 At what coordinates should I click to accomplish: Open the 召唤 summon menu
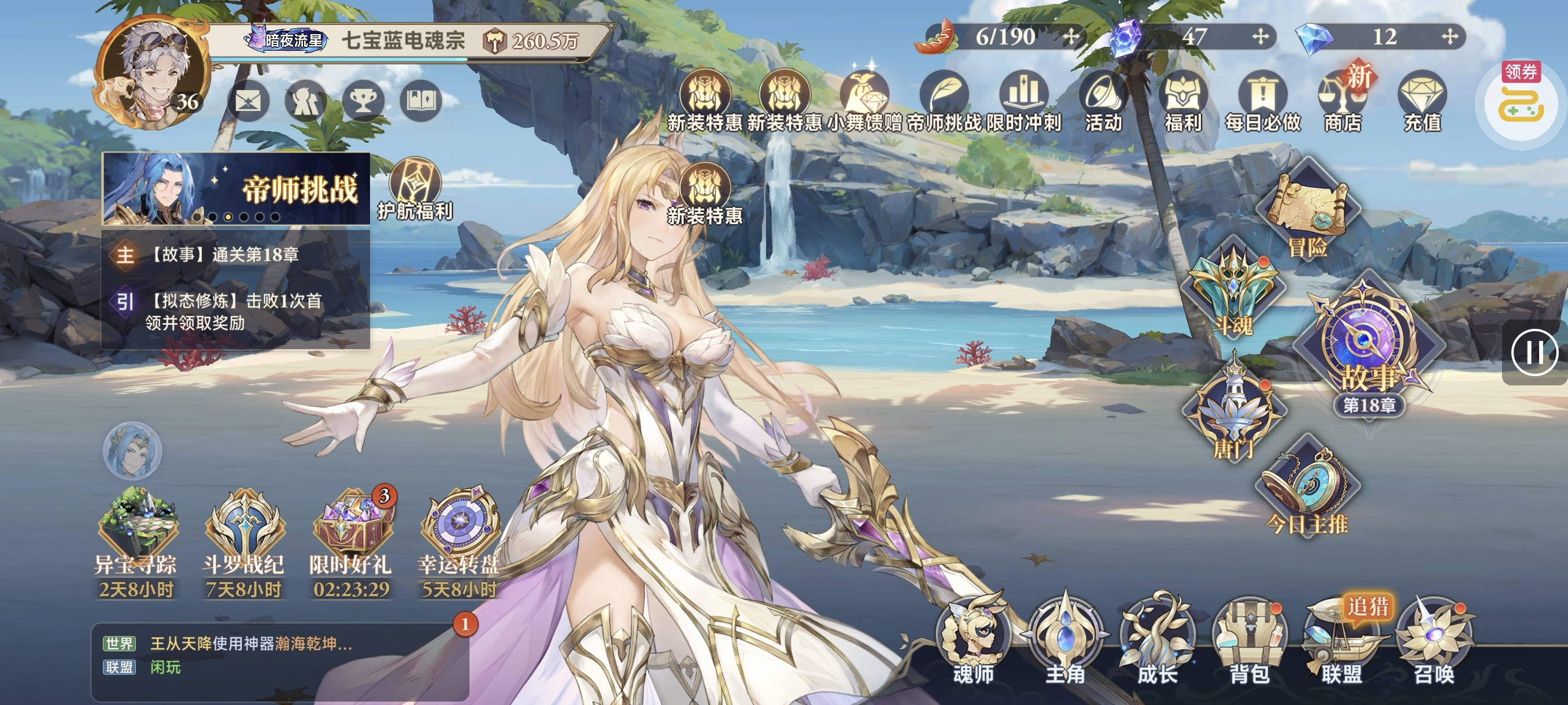(1433, 639)
